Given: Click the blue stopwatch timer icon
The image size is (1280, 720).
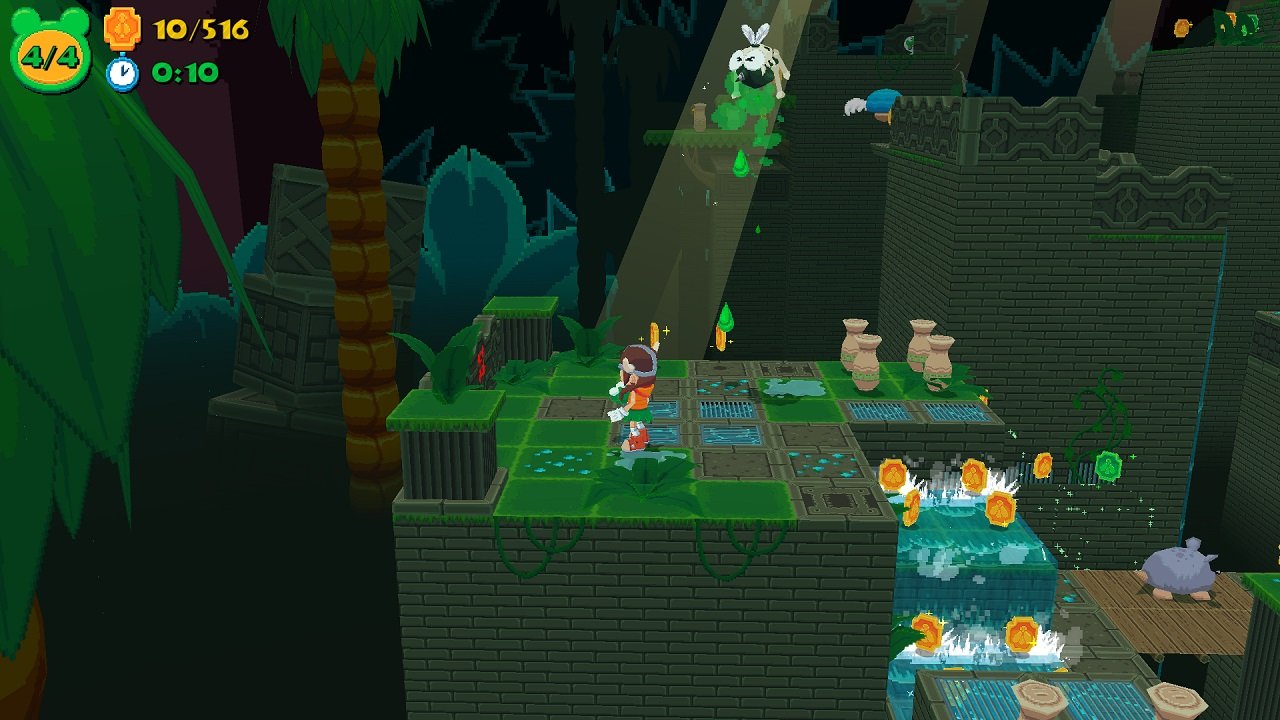Looking at the screenshot, I should click(x=122, y=73).
